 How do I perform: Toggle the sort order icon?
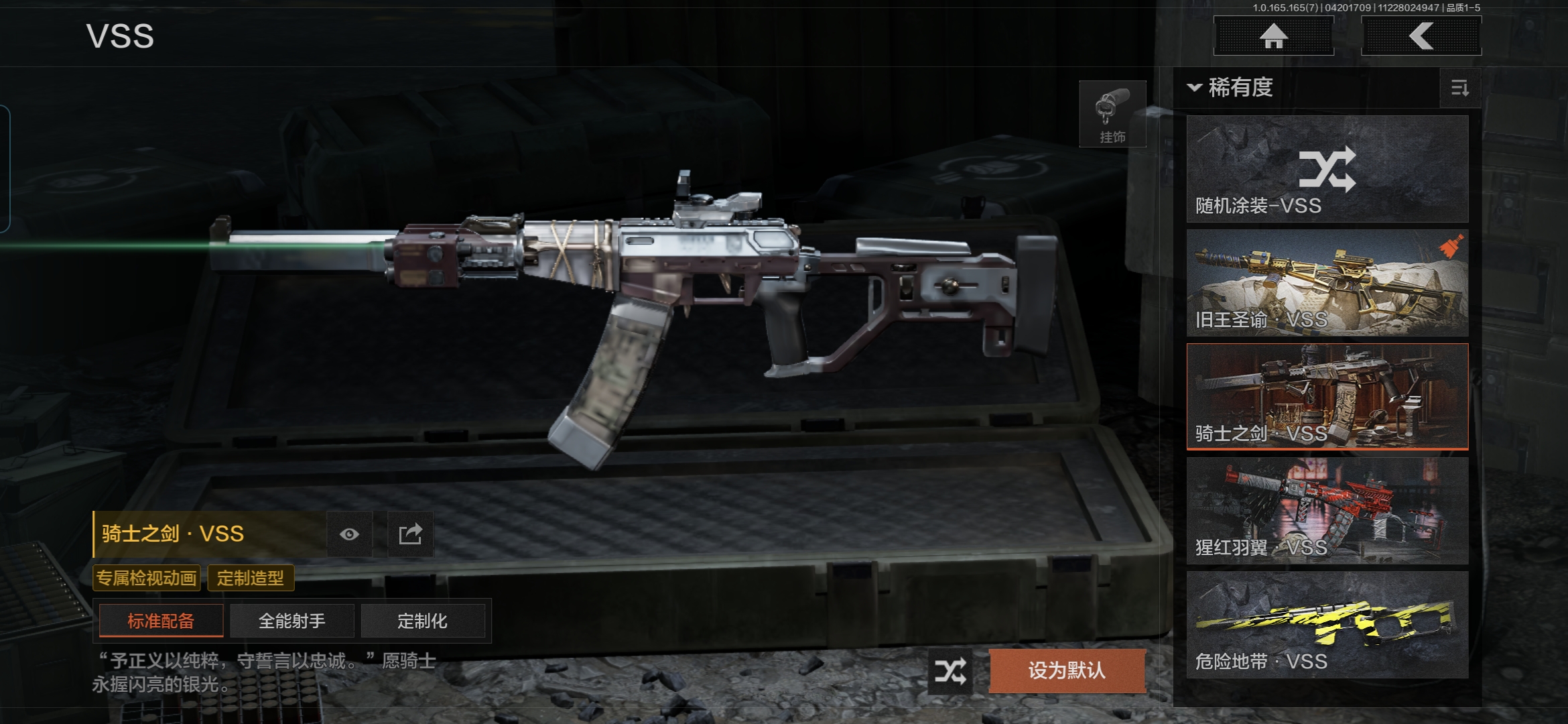pos(1459,88)
